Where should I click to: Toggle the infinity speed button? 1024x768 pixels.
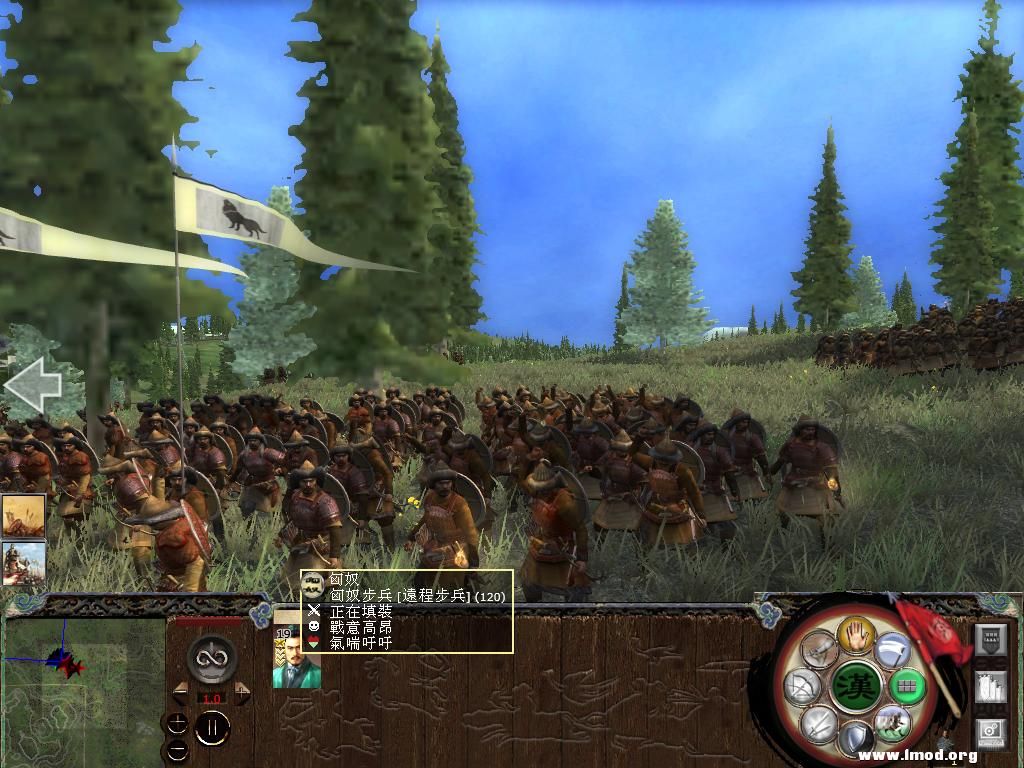click(211, 657)
